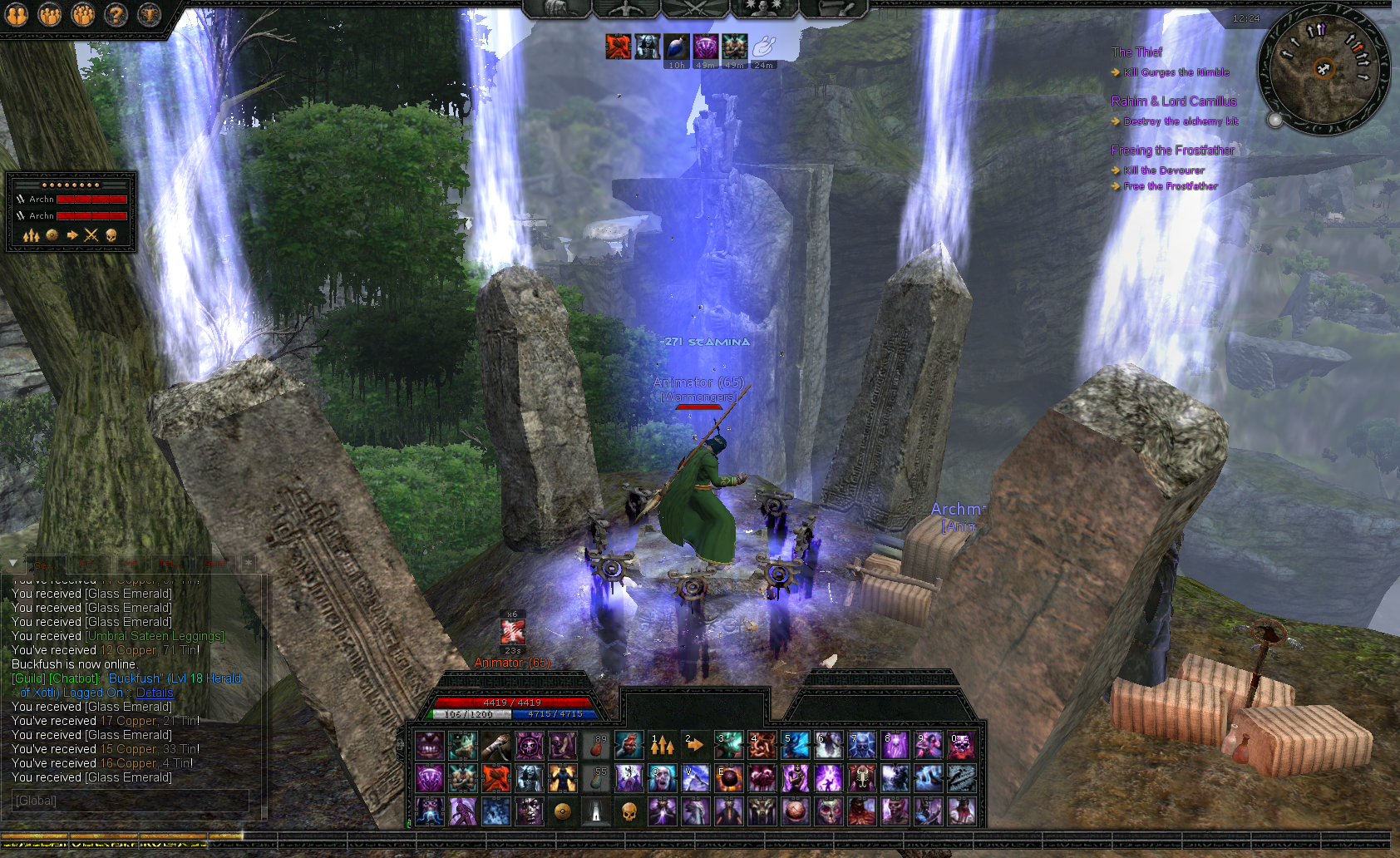
Task: Cast the Q-bound screaming face ability
Action: (662, 779)
